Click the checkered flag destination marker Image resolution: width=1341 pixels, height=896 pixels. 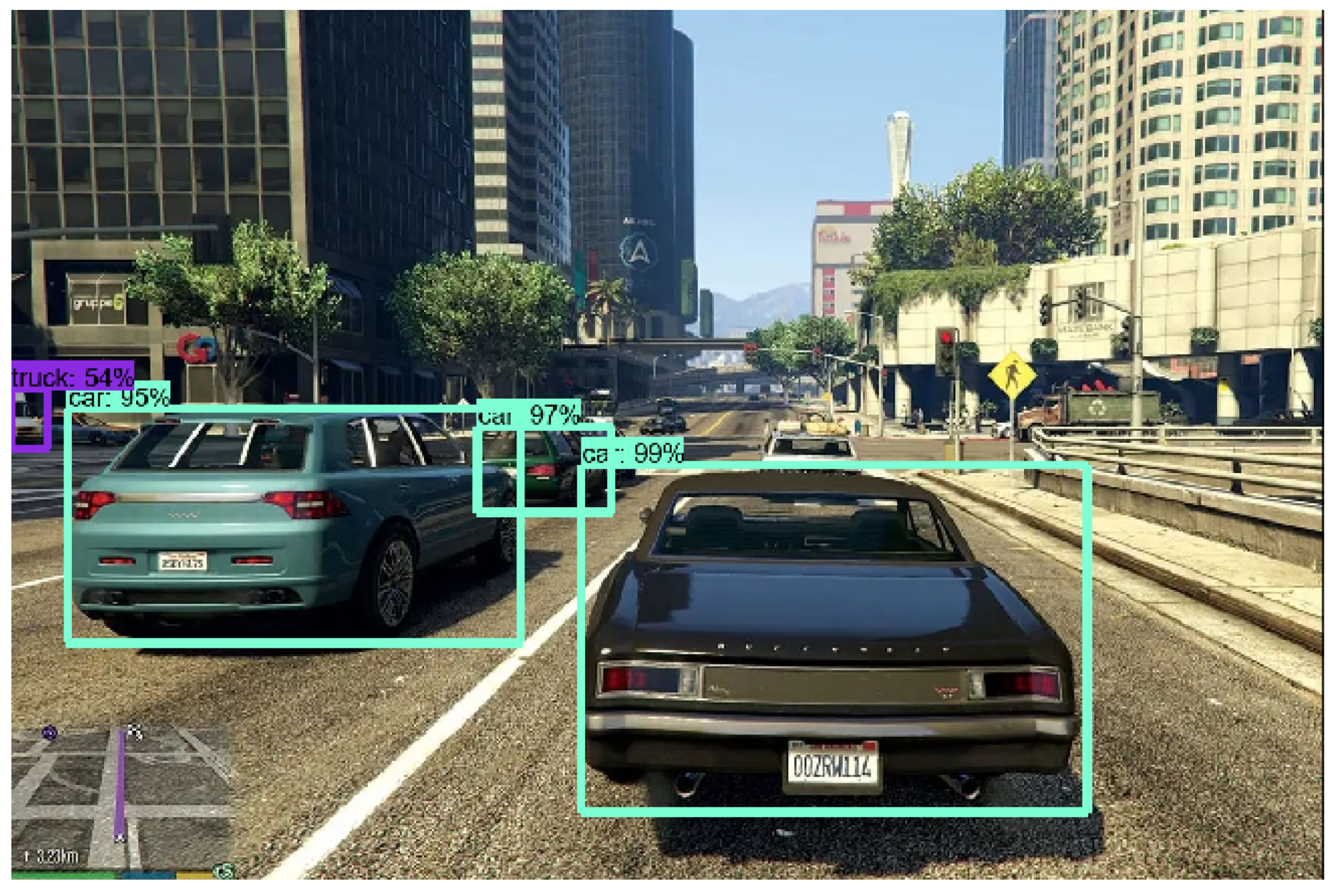coord(134,731)
